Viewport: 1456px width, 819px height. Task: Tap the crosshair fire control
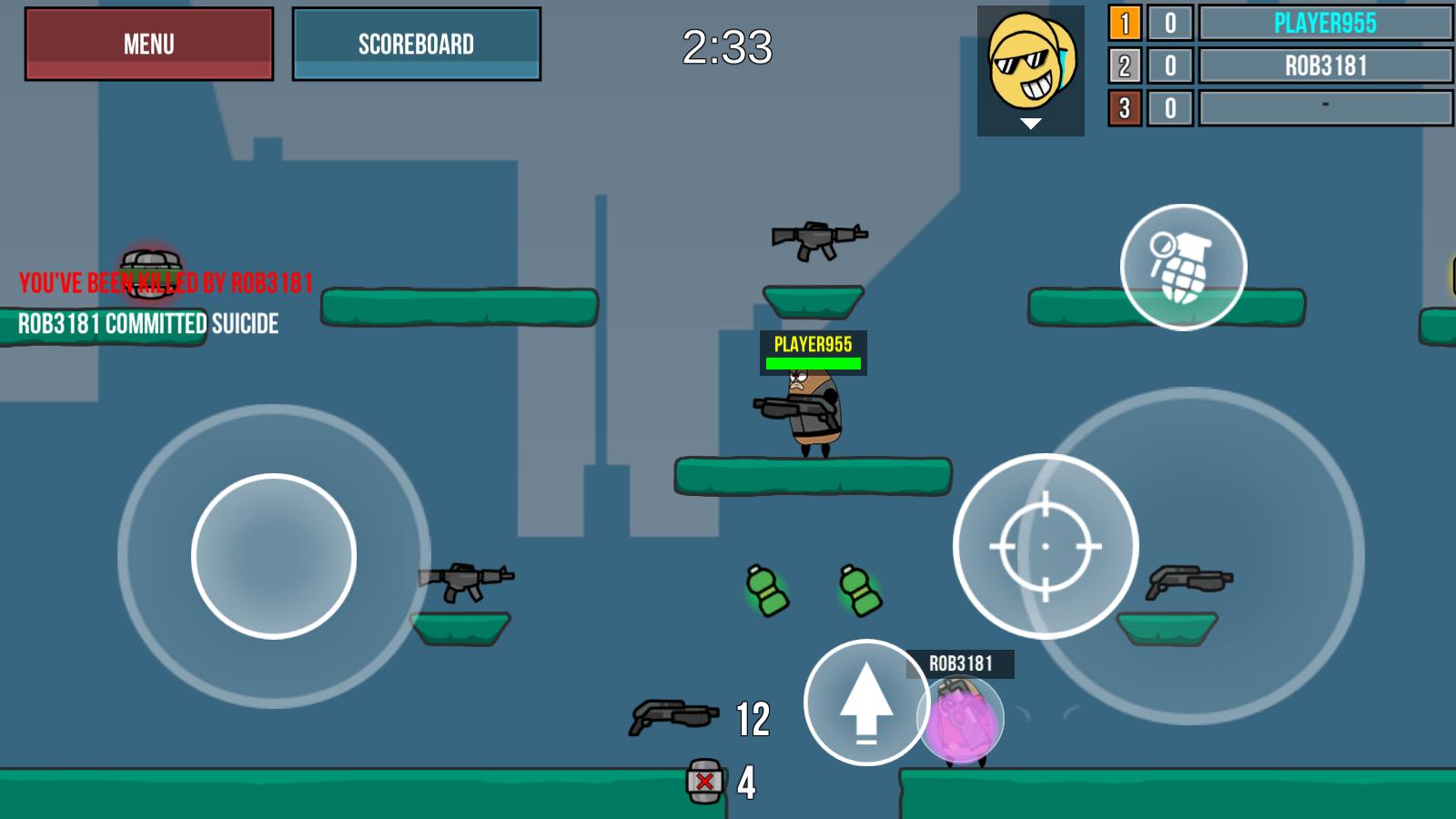[1048, 547]
